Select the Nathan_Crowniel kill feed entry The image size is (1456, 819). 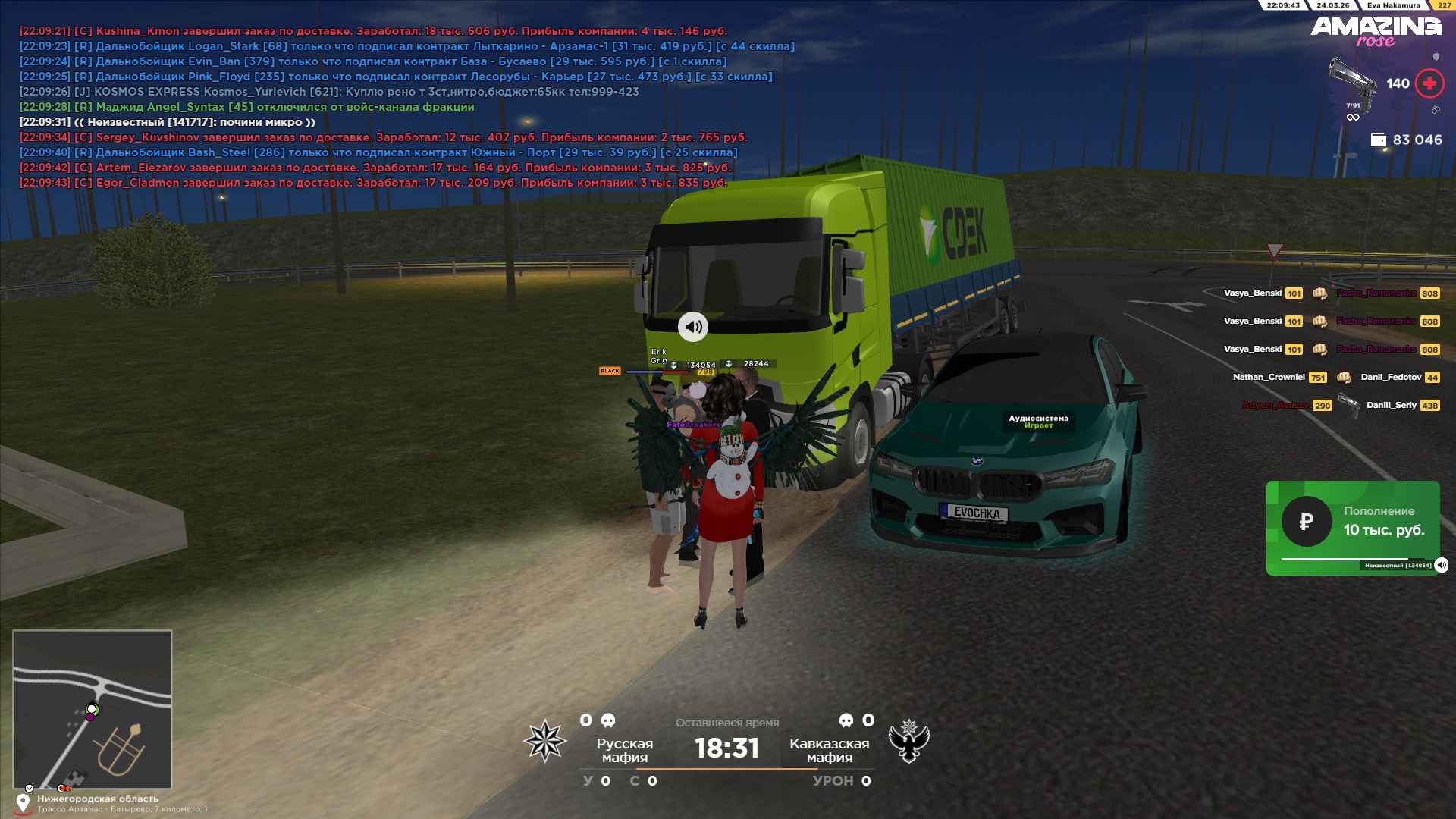[1269, 377]
